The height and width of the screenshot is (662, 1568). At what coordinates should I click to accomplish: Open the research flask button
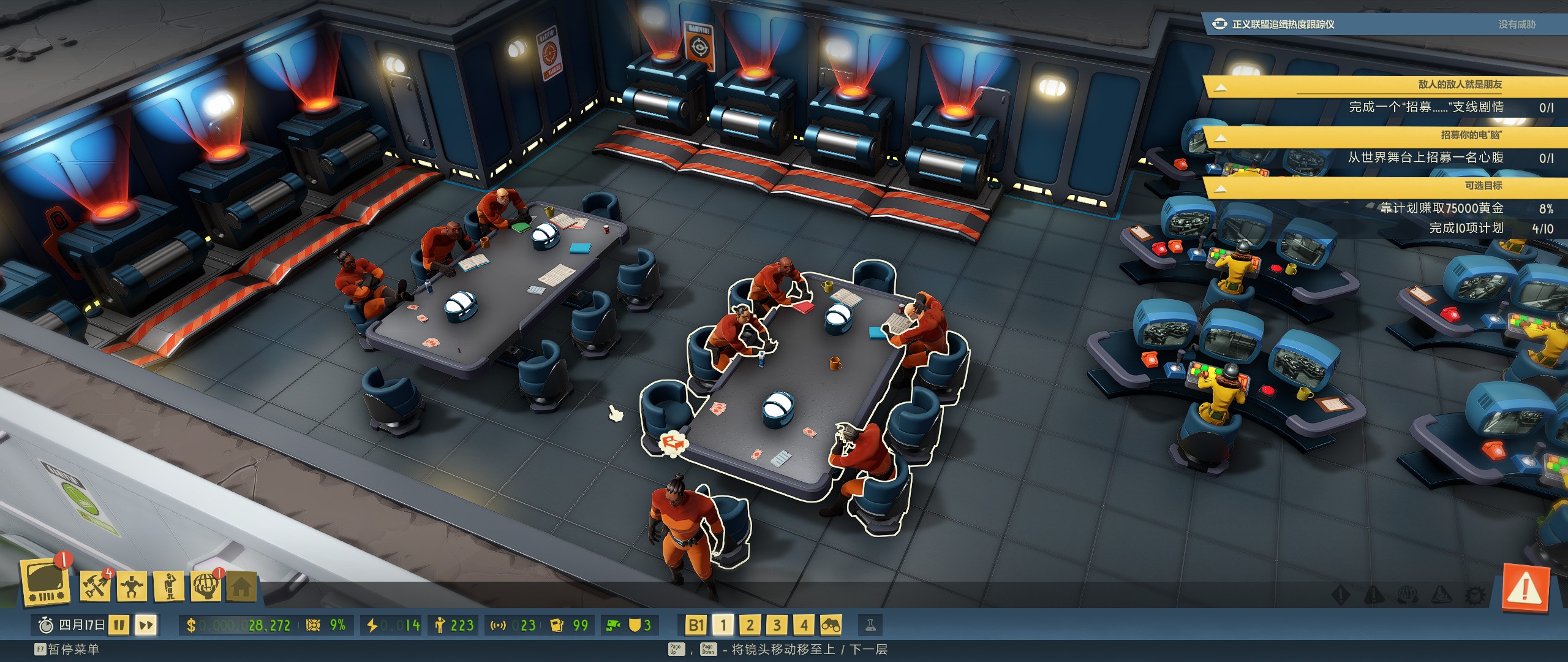(x=870, y=625)
